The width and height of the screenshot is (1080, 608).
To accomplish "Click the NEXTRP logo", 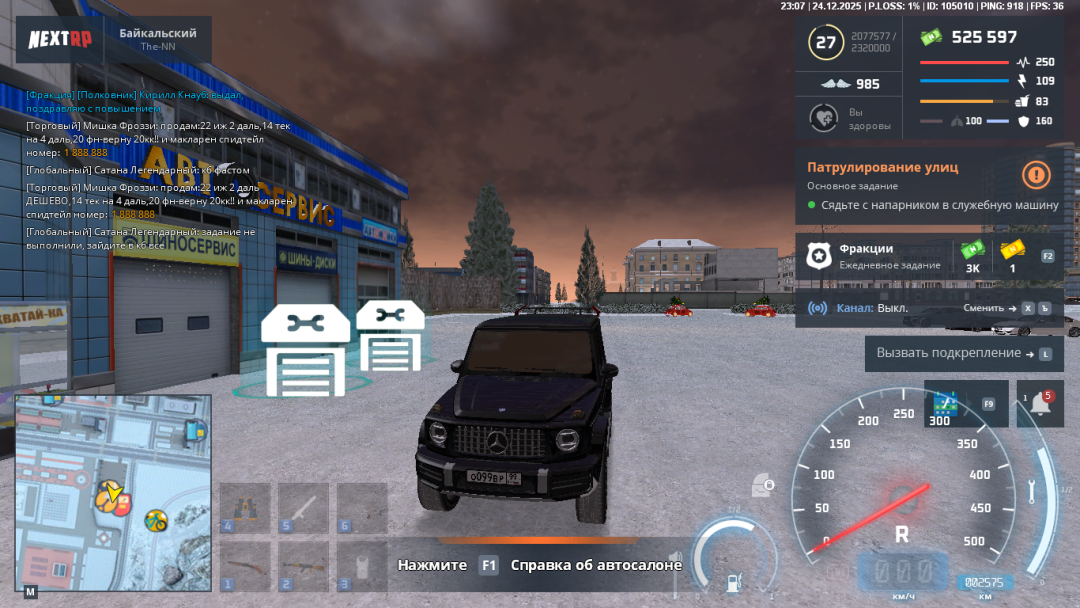I will tap(60, 39).
